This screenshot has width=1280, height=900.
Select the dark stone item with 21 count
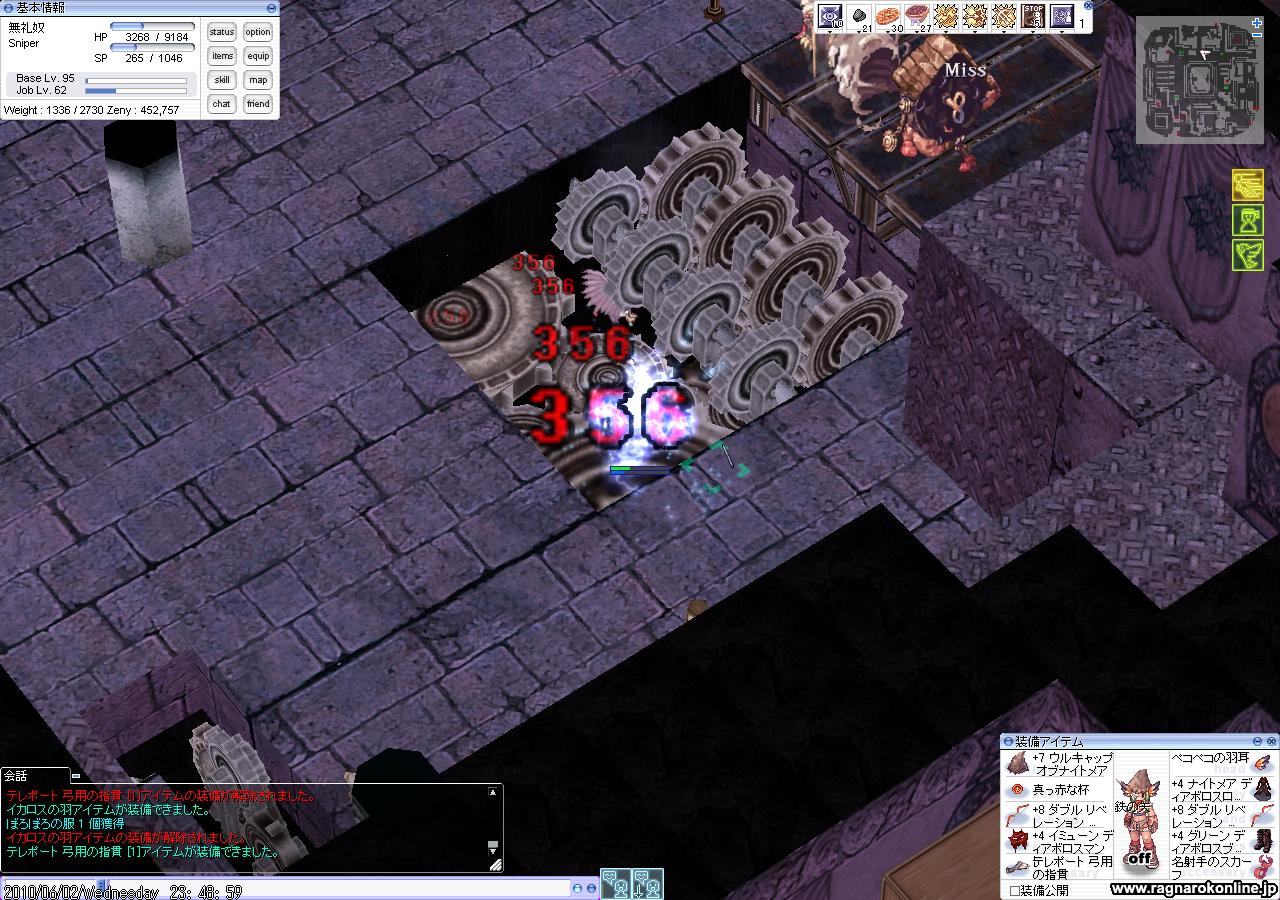point(859,16)
